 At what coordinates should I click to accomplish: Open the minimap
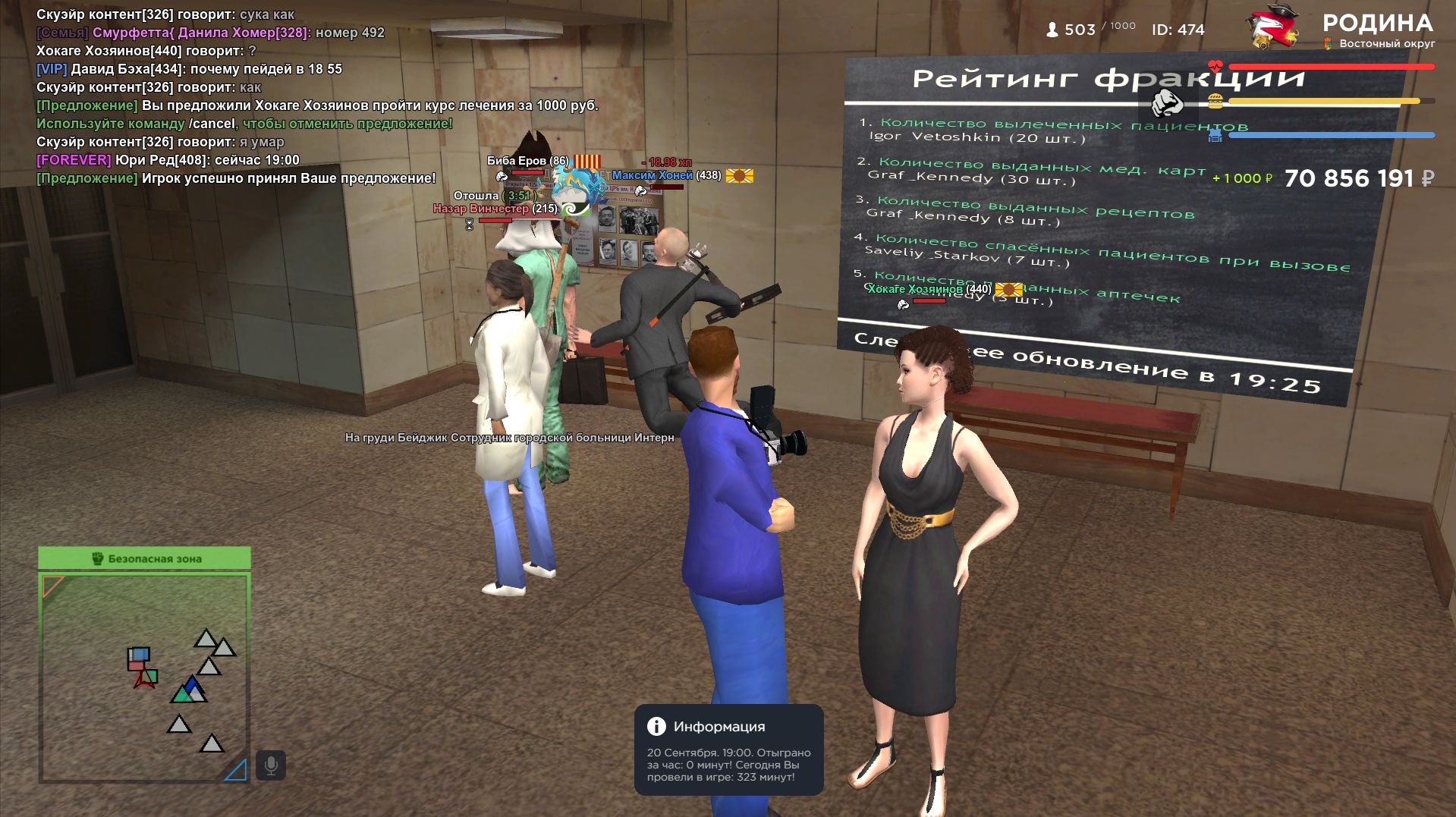(x=144, y=677)
